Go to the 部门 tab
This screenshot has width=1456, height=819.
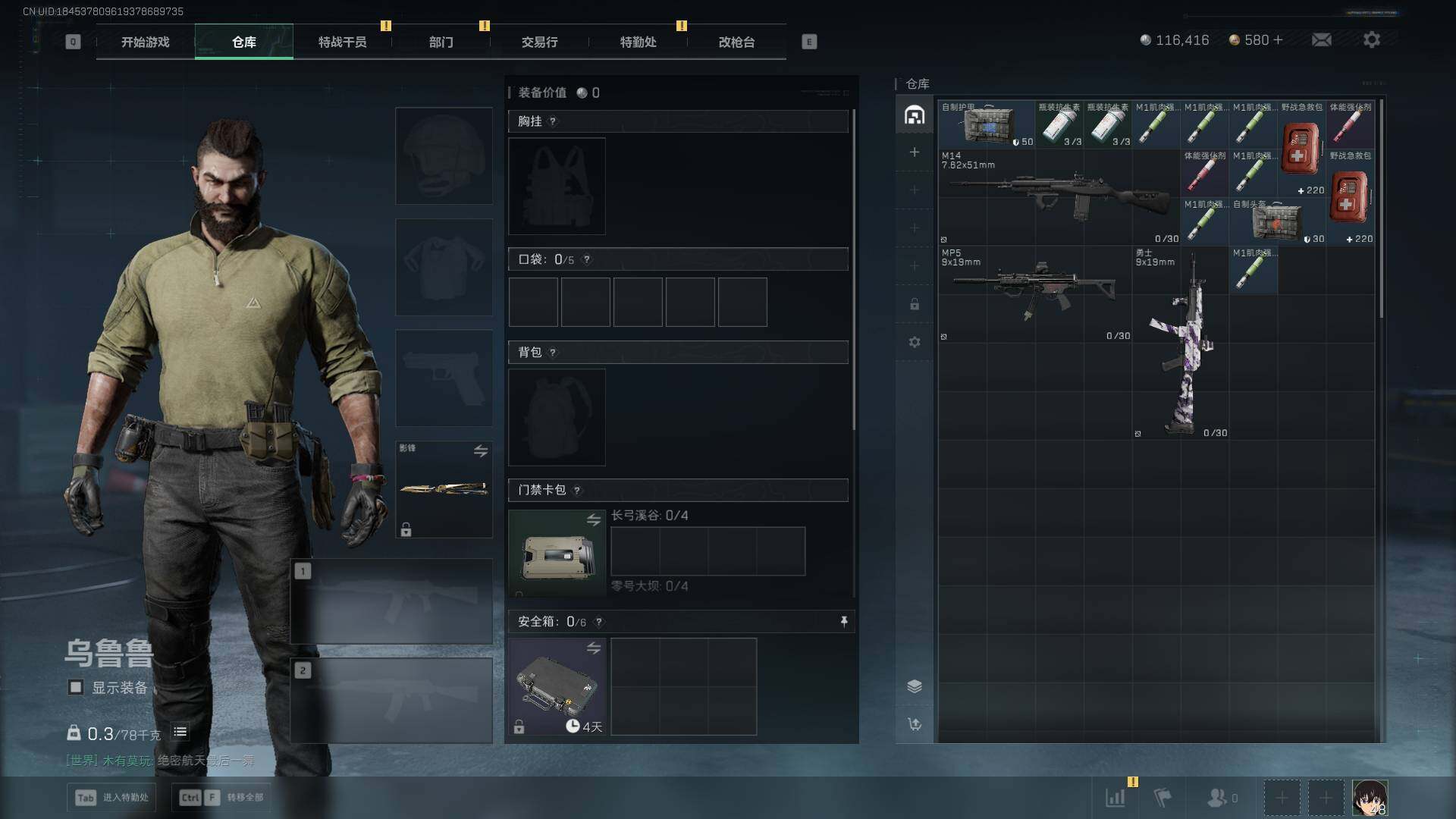click(x=441, y=42)
